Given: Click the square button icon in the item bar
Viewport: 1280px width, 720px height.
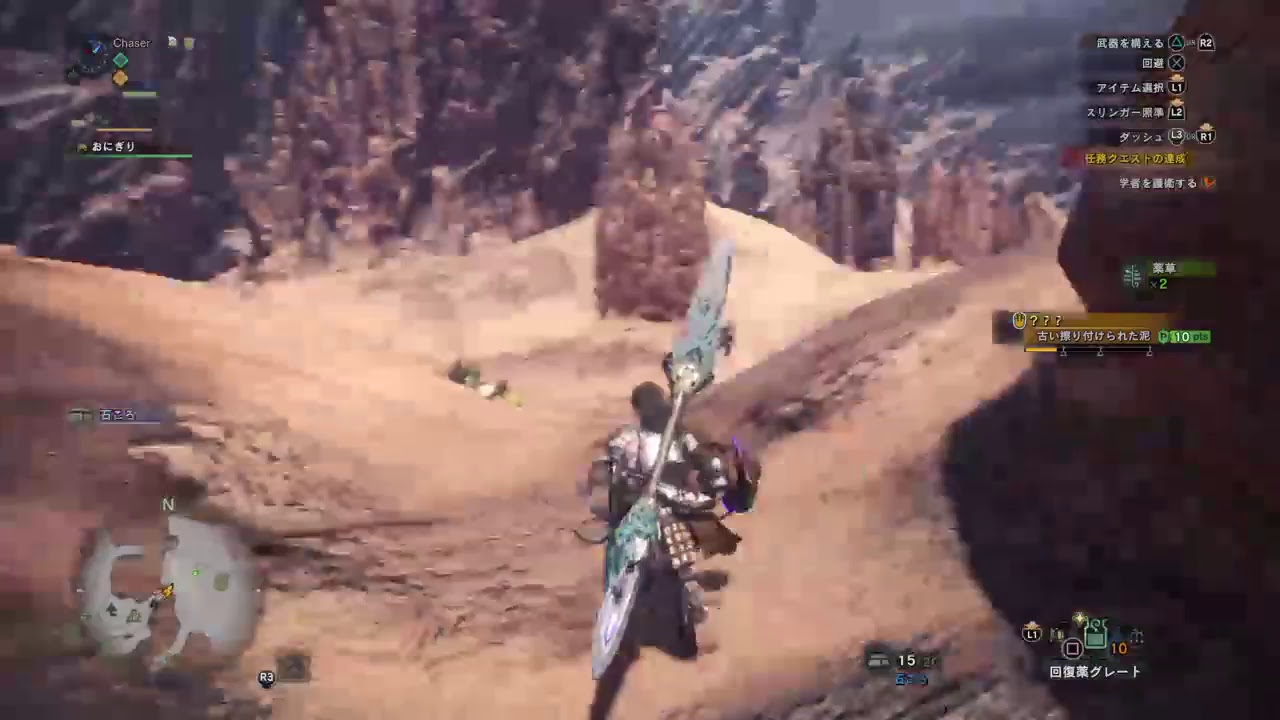Looking at the screenshot, I should pyautogui.click(x=1073, y=648).
